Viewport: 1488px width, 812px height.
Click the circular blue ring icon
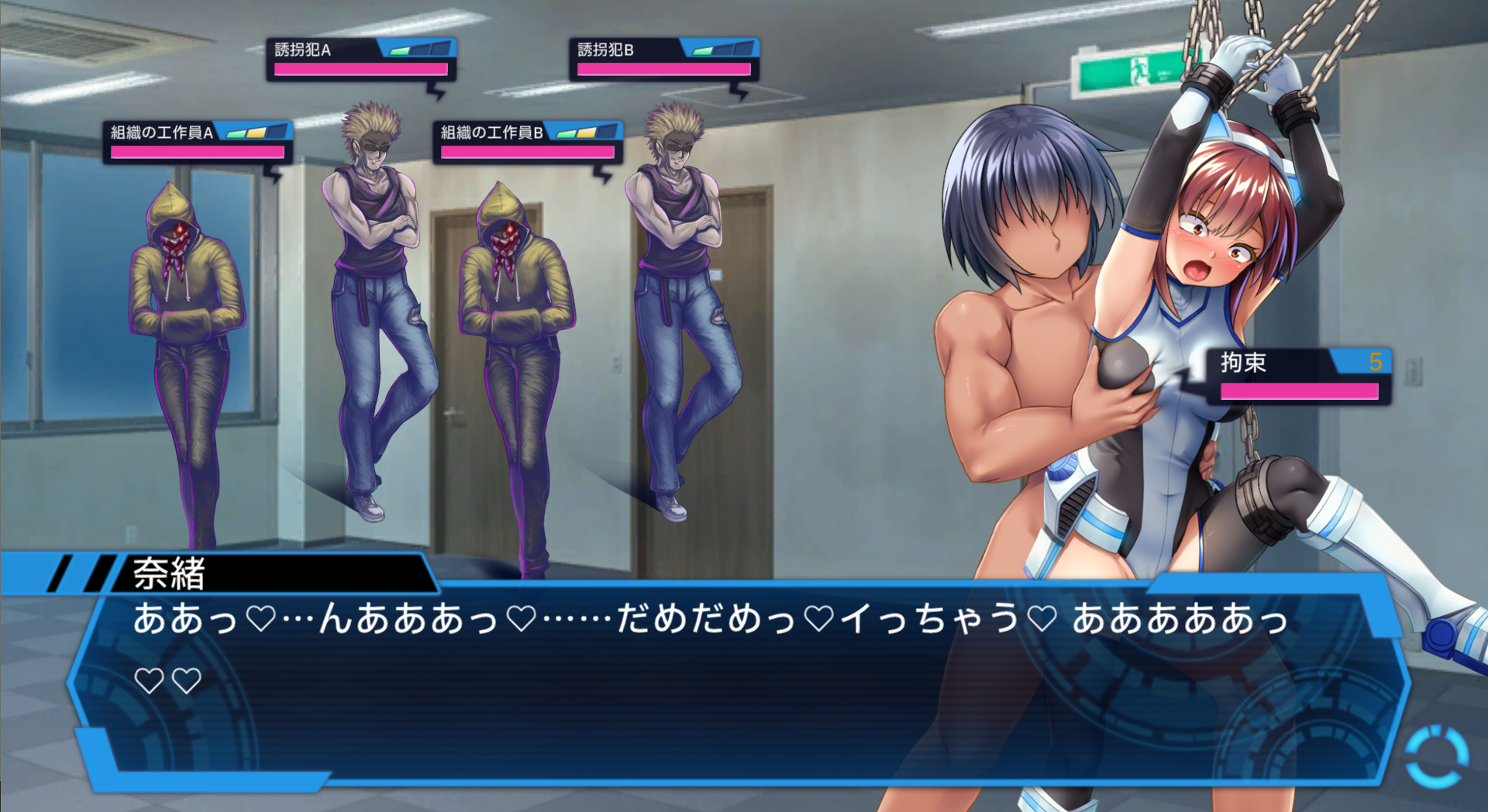(1437, 756)
